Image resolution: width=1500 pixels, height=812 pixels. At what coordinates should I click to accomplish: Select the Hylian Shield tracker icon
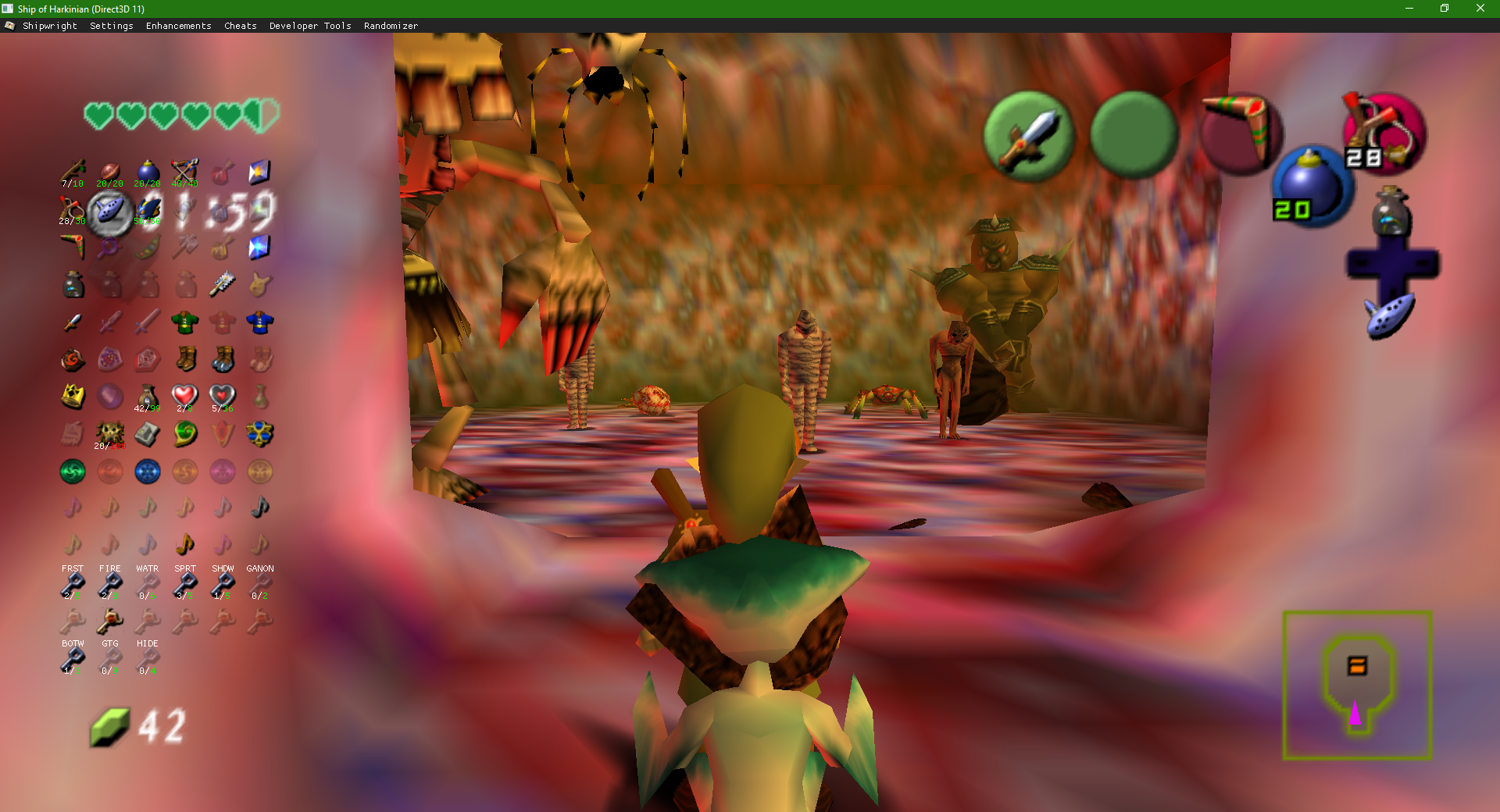click(109, 359)
